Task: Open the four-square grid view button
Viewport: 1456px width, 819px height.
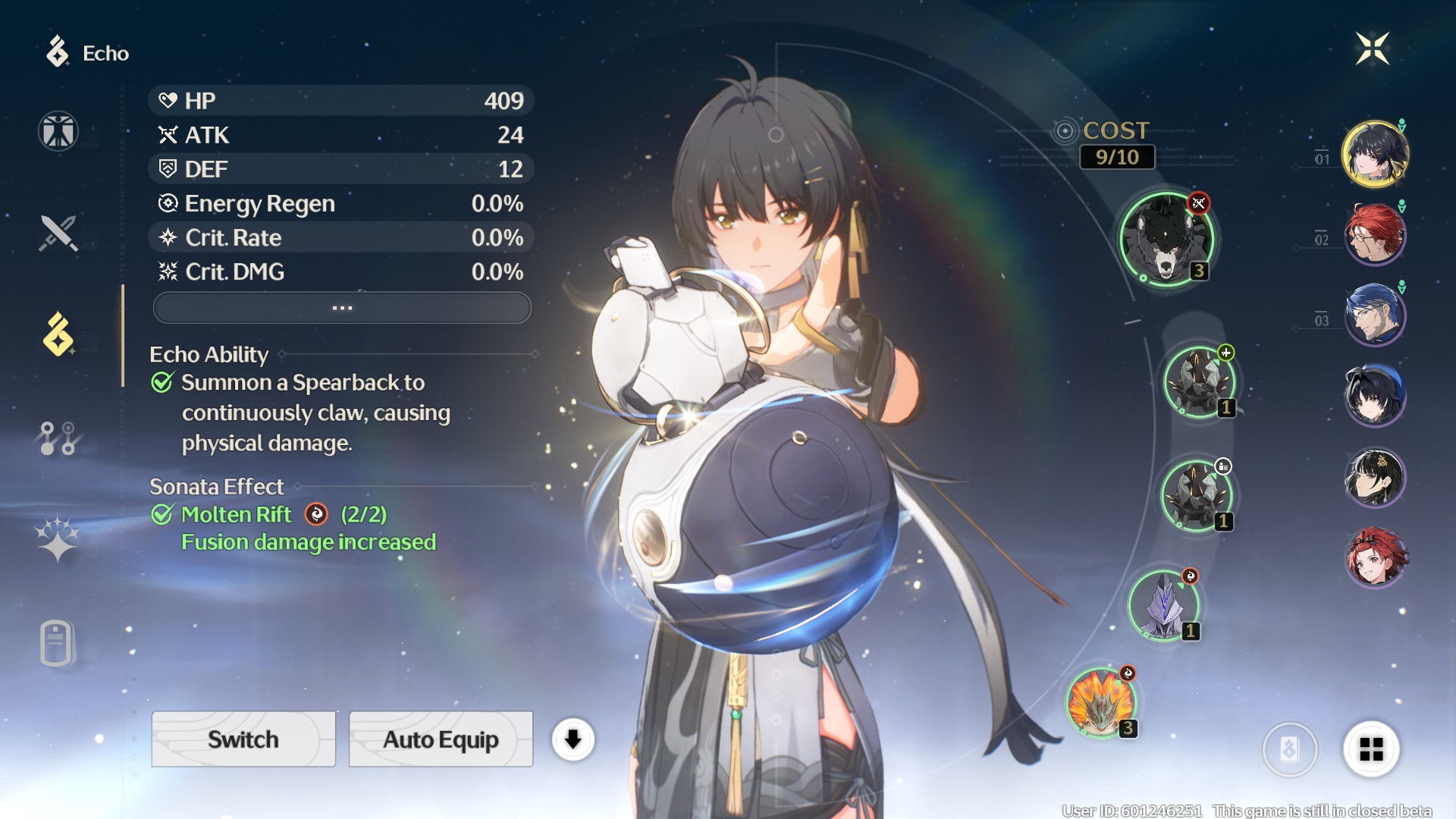Action: pos(1370,749)
